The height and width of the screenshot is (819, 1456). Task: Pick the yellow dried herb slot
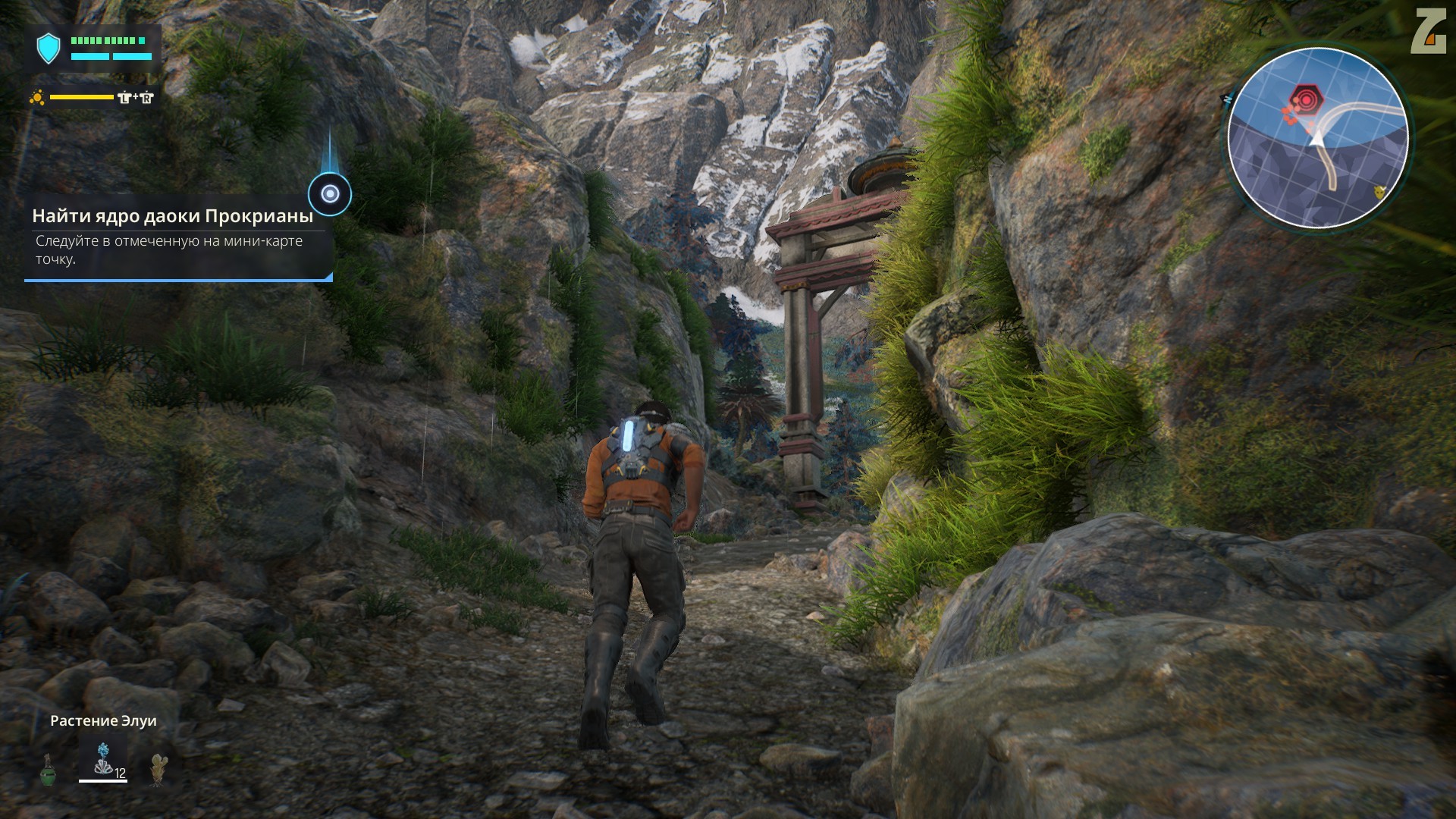158,768
